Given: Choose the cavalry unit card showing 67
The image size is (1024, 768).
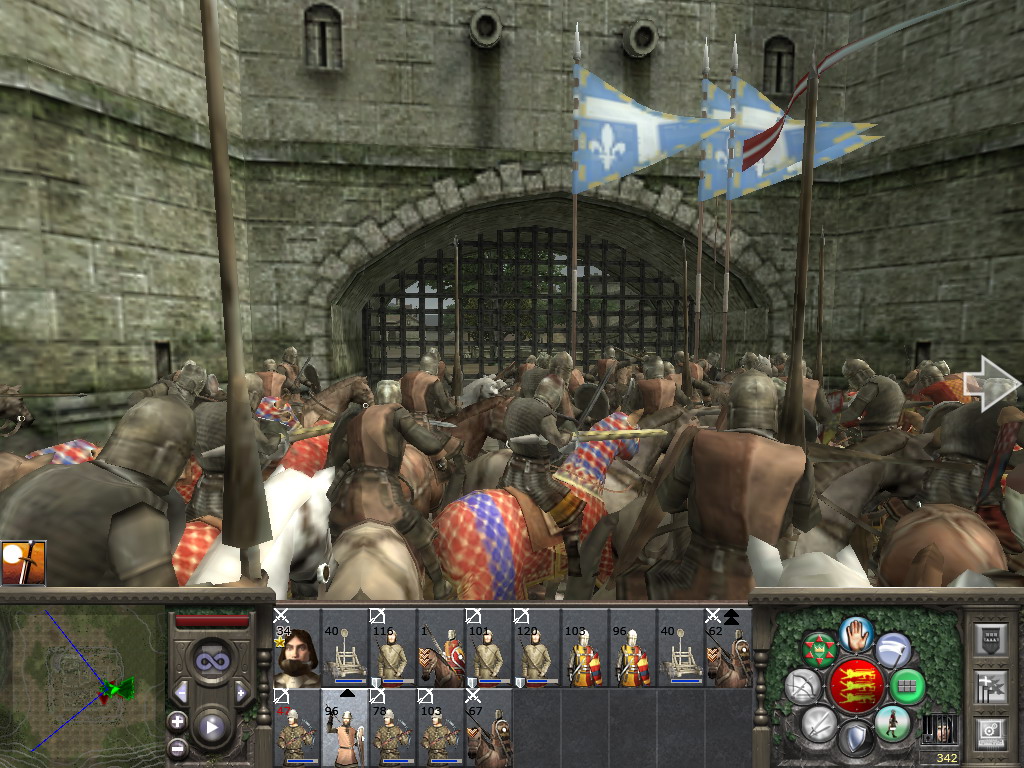Looking at the screenshot, I should pos(489,728).
